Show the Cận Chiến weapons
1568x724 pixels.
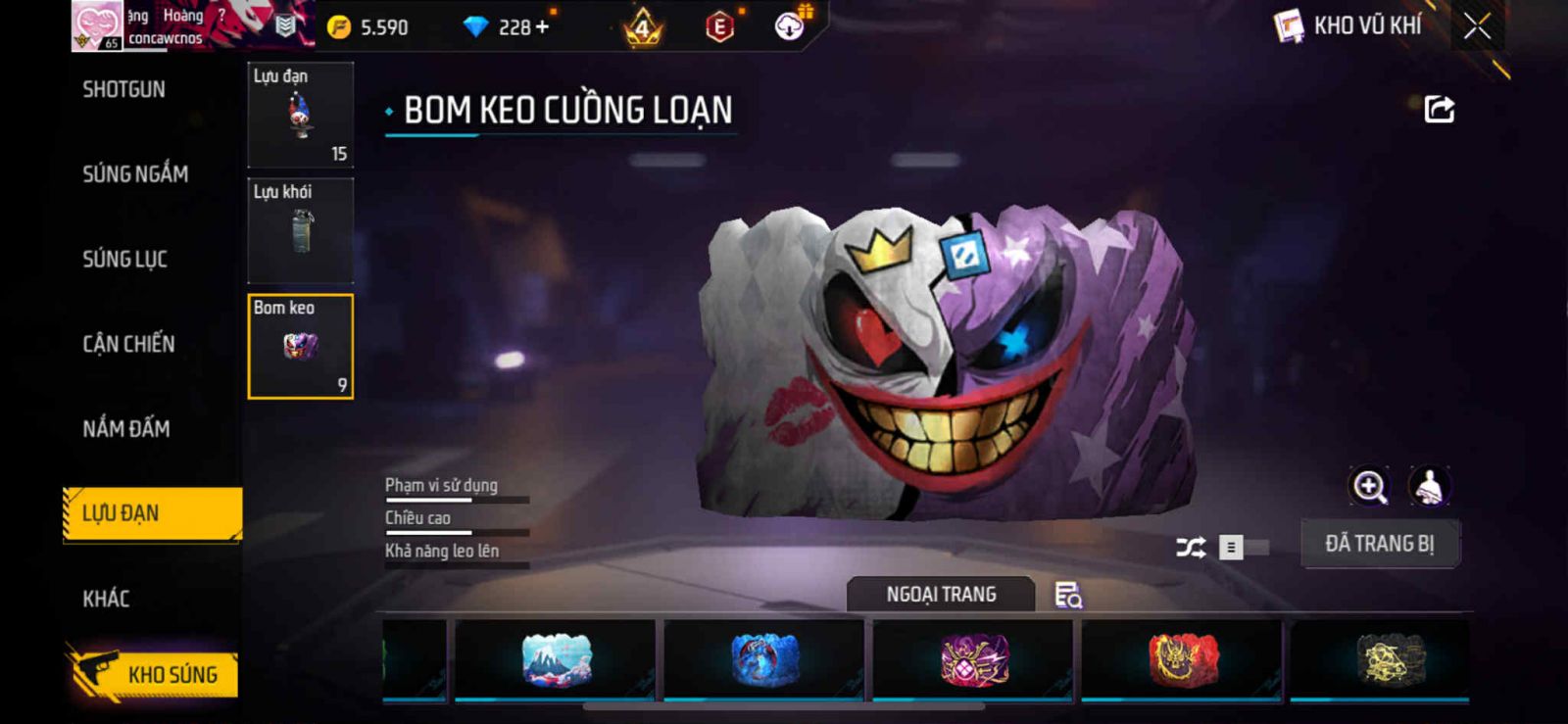tap(128, 344)
